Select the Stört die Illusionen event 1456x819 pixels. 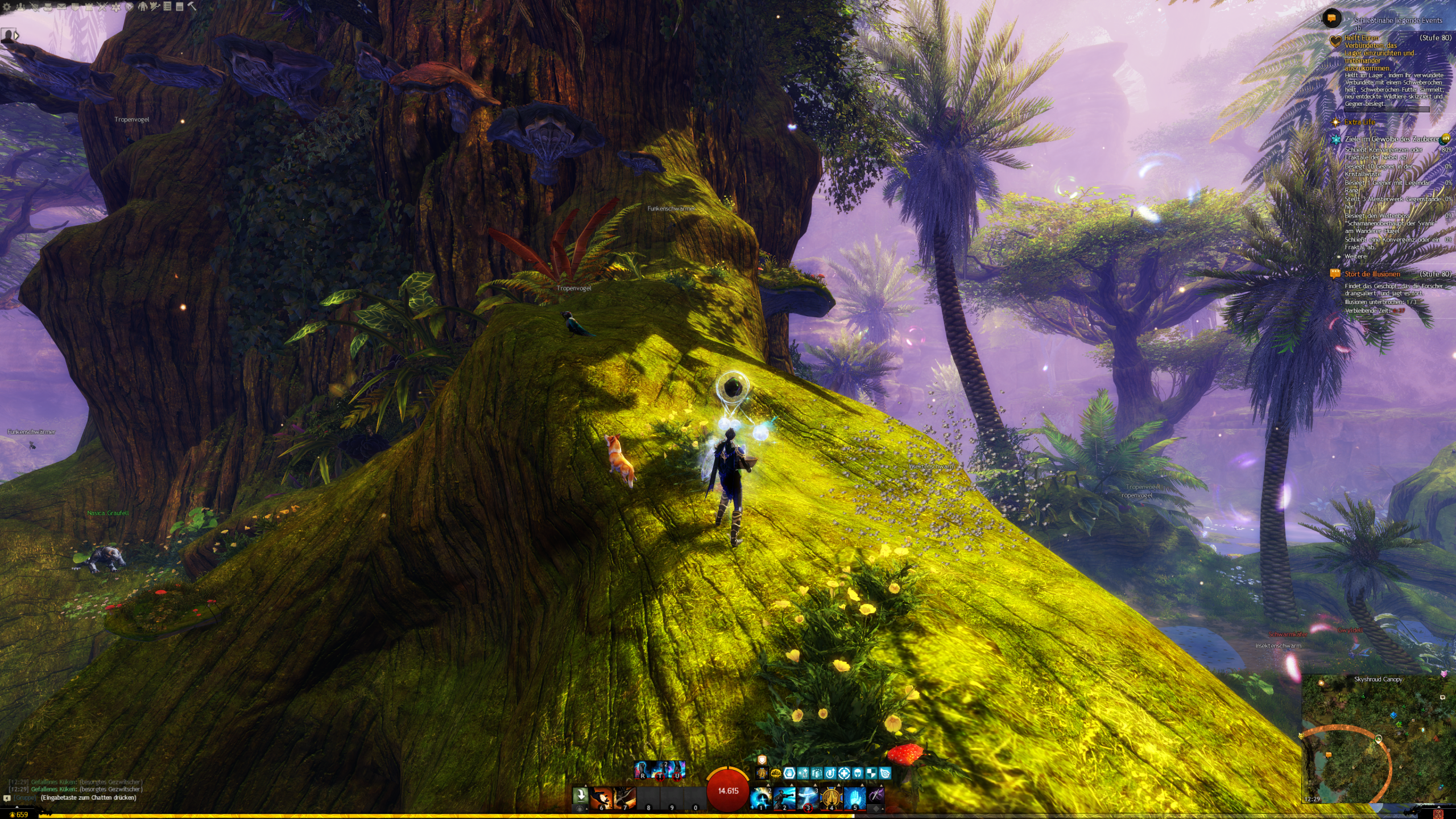click(1372, 274)
